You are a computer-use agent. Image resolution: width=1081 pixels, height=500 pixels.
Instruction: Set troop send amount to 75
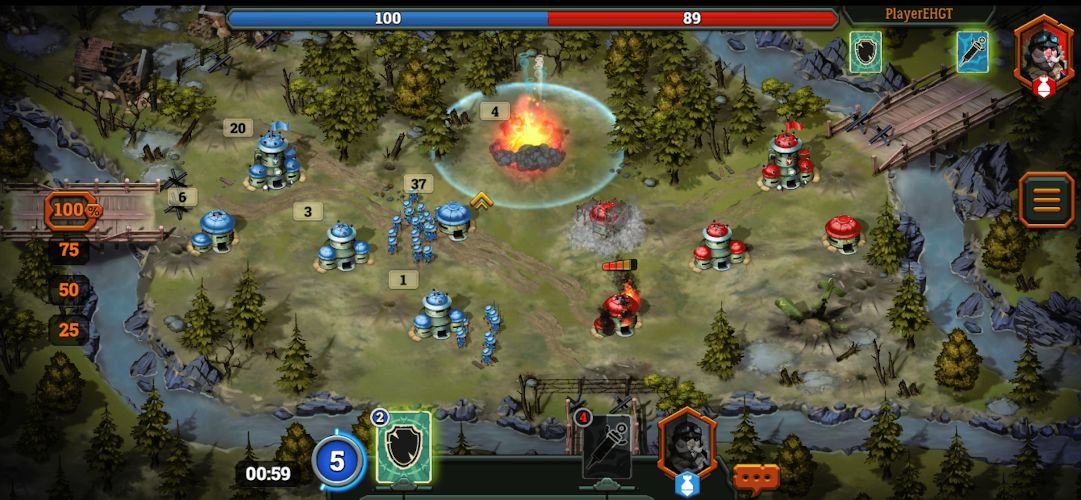click(x=69, y=251)
